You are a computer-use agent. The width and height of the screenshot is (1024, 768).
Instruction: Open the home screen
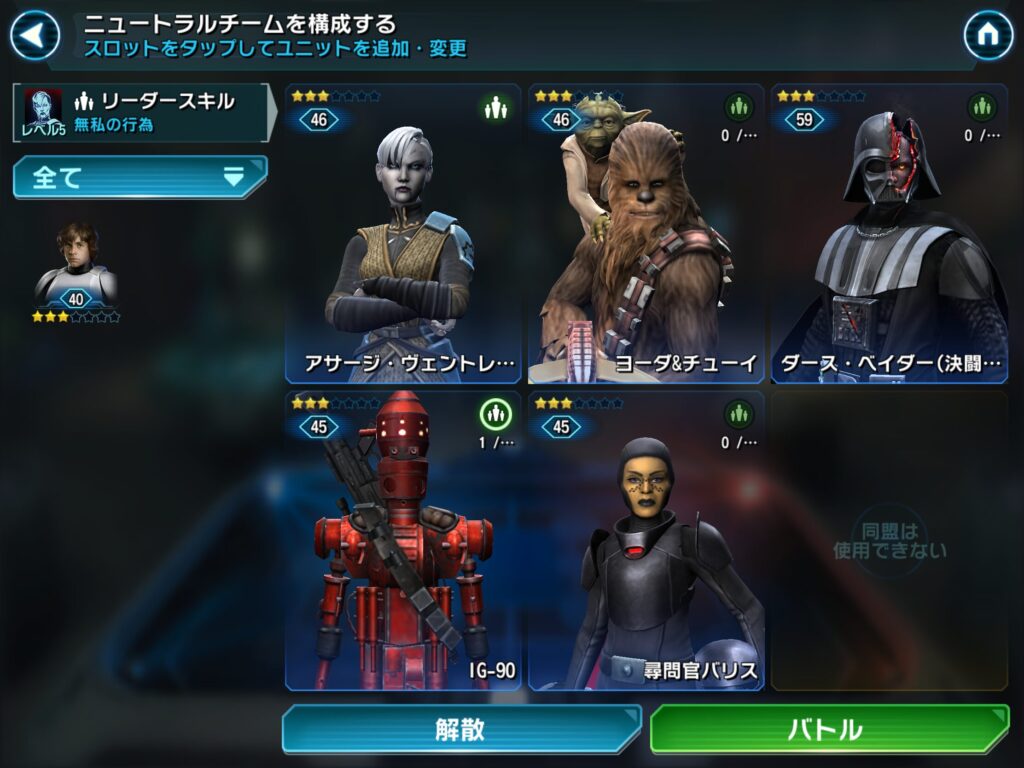987,36
